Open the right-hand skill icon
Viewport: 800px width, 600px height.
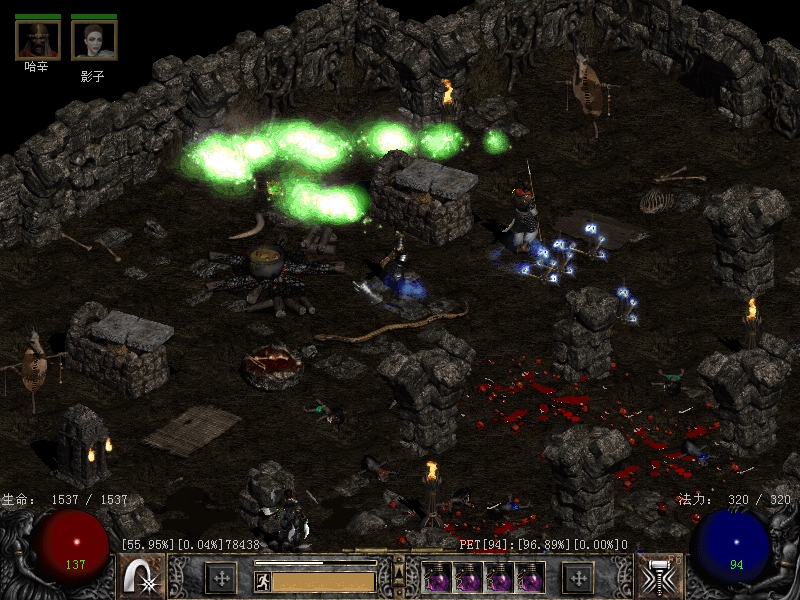[657, 577]
